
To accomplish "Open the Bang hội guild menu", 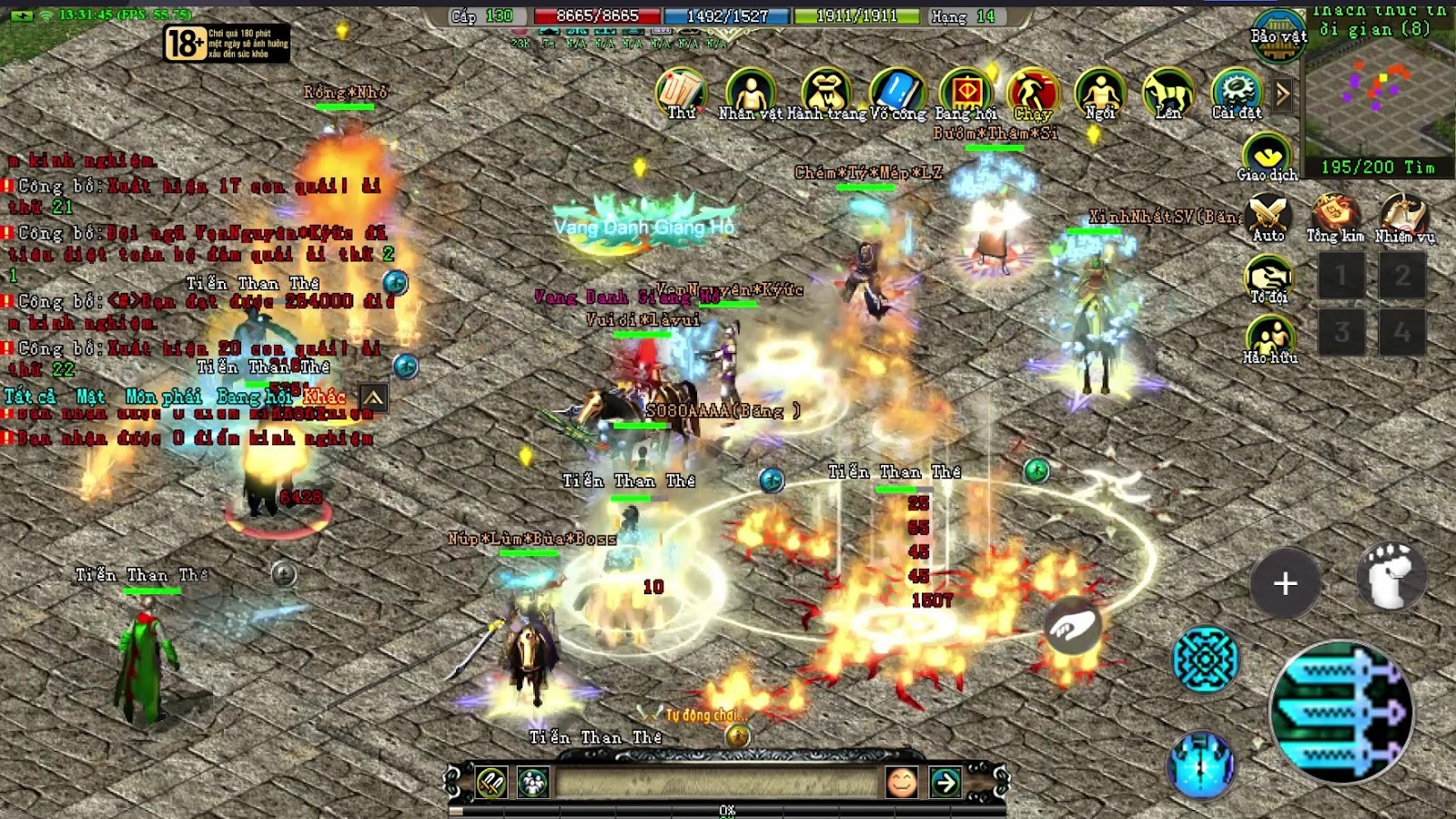I will (x=966, y=91).
